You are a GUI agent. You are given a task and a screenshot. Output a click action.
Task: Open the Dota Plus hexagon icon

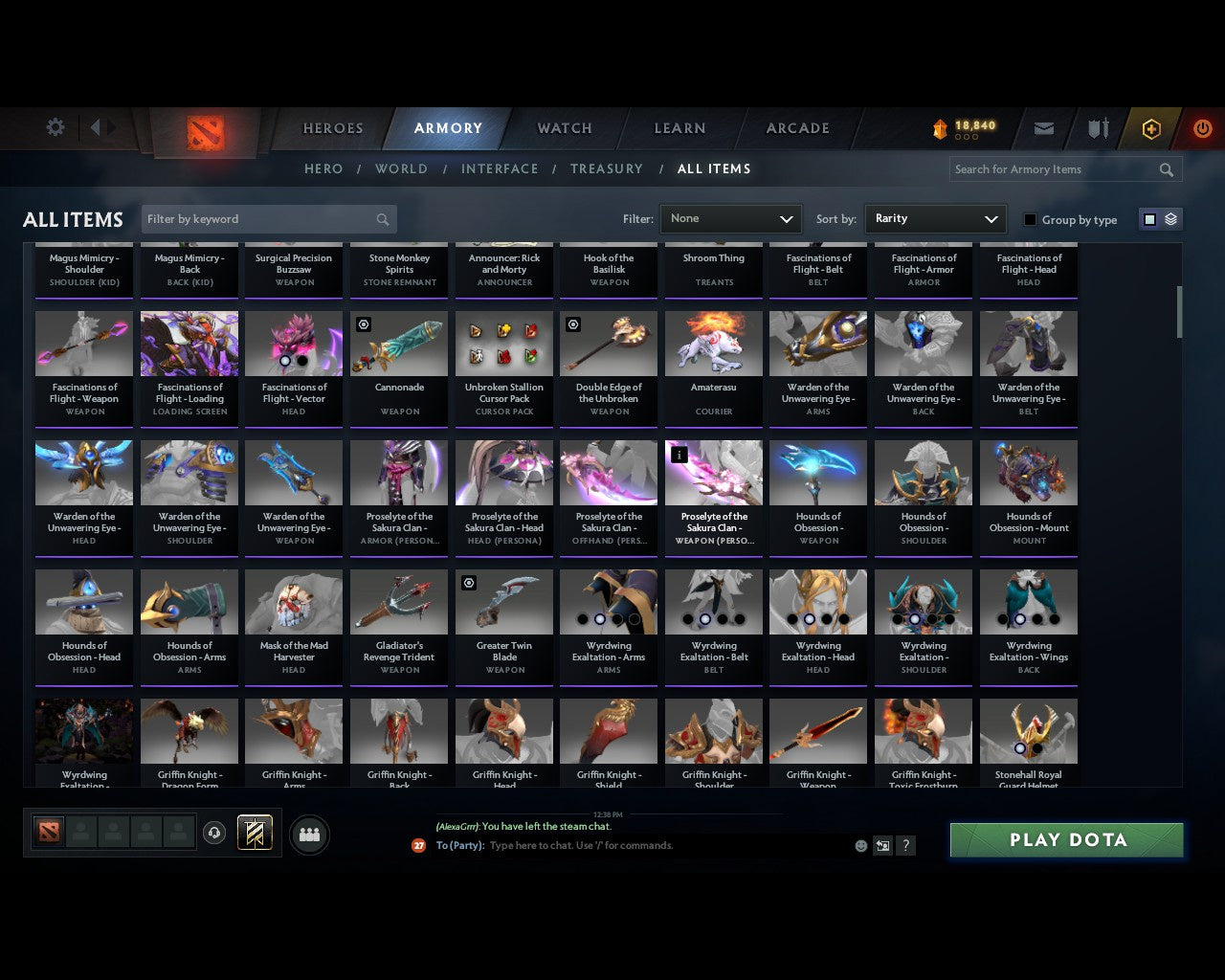(1151, 127)
